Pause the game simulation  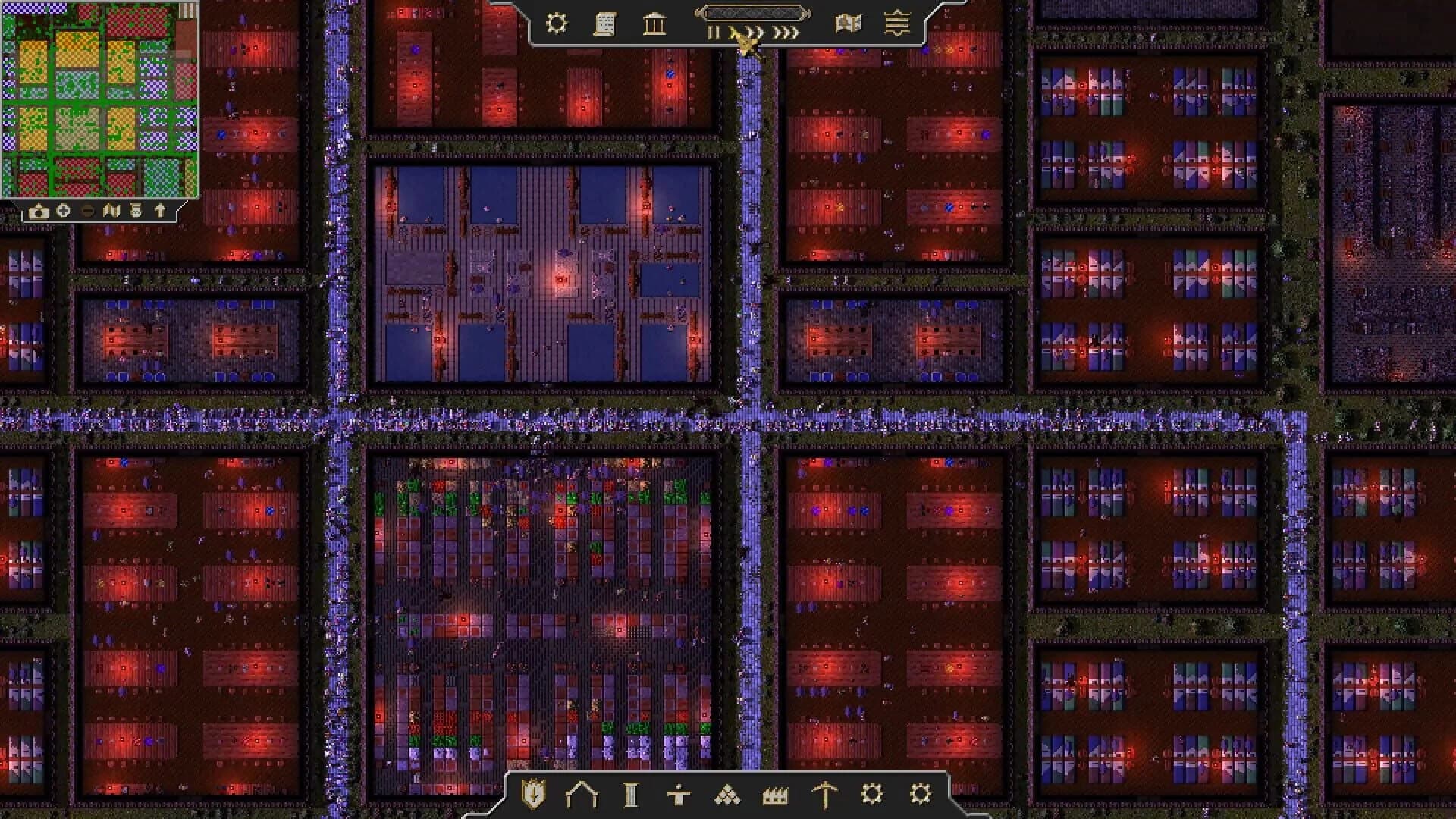coord(714,32)
